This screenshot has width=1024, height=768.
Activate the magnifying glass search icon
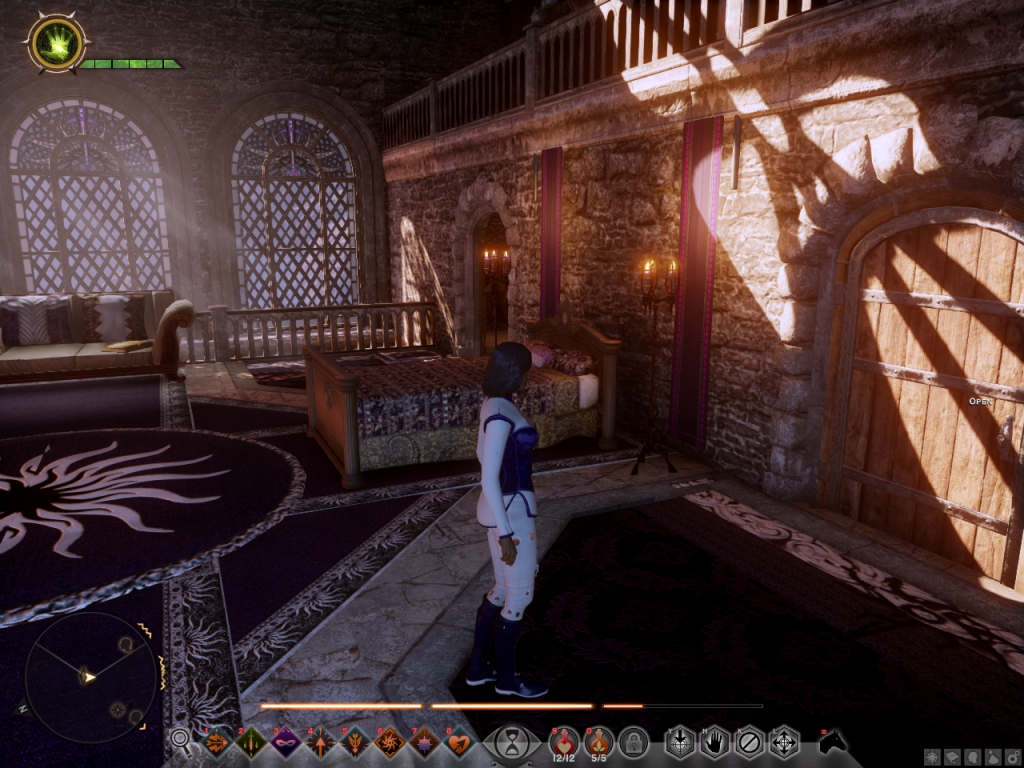click(x=181, y=740)
